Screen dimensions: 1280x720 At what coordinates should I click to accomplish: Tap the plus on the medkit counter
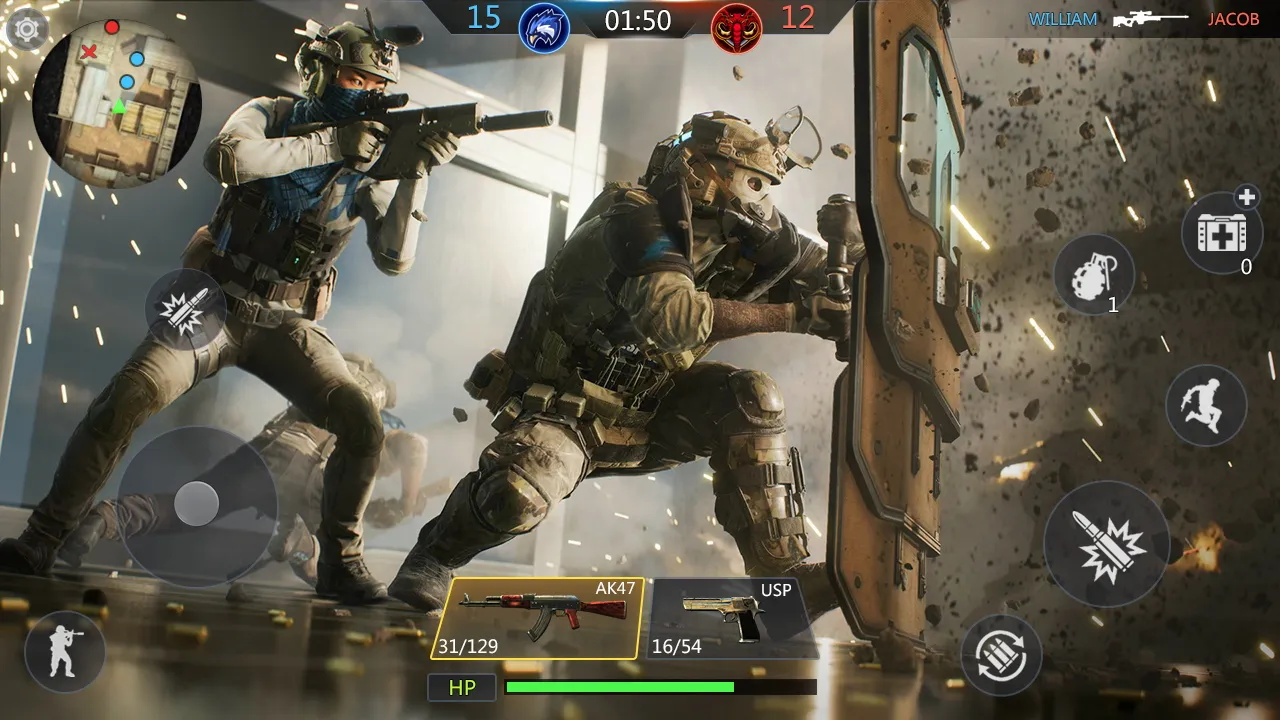pyautogui.click(x=1249, y=197)
